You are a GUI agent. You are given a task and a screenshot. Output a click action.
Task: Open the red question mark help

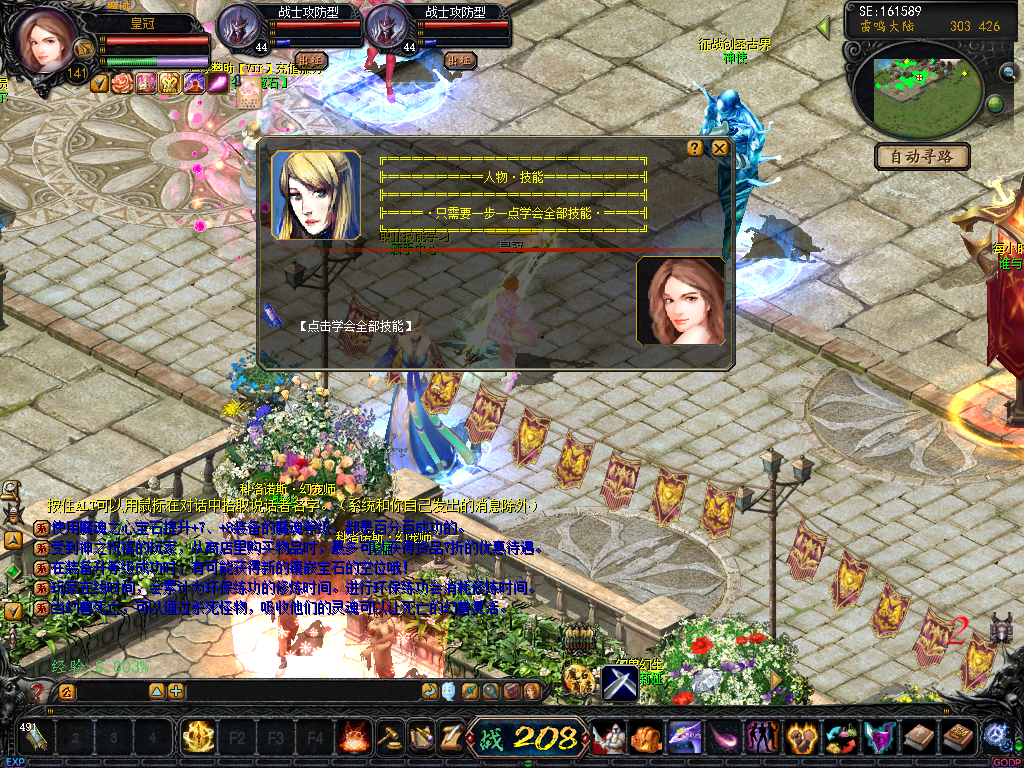point(38,691)
